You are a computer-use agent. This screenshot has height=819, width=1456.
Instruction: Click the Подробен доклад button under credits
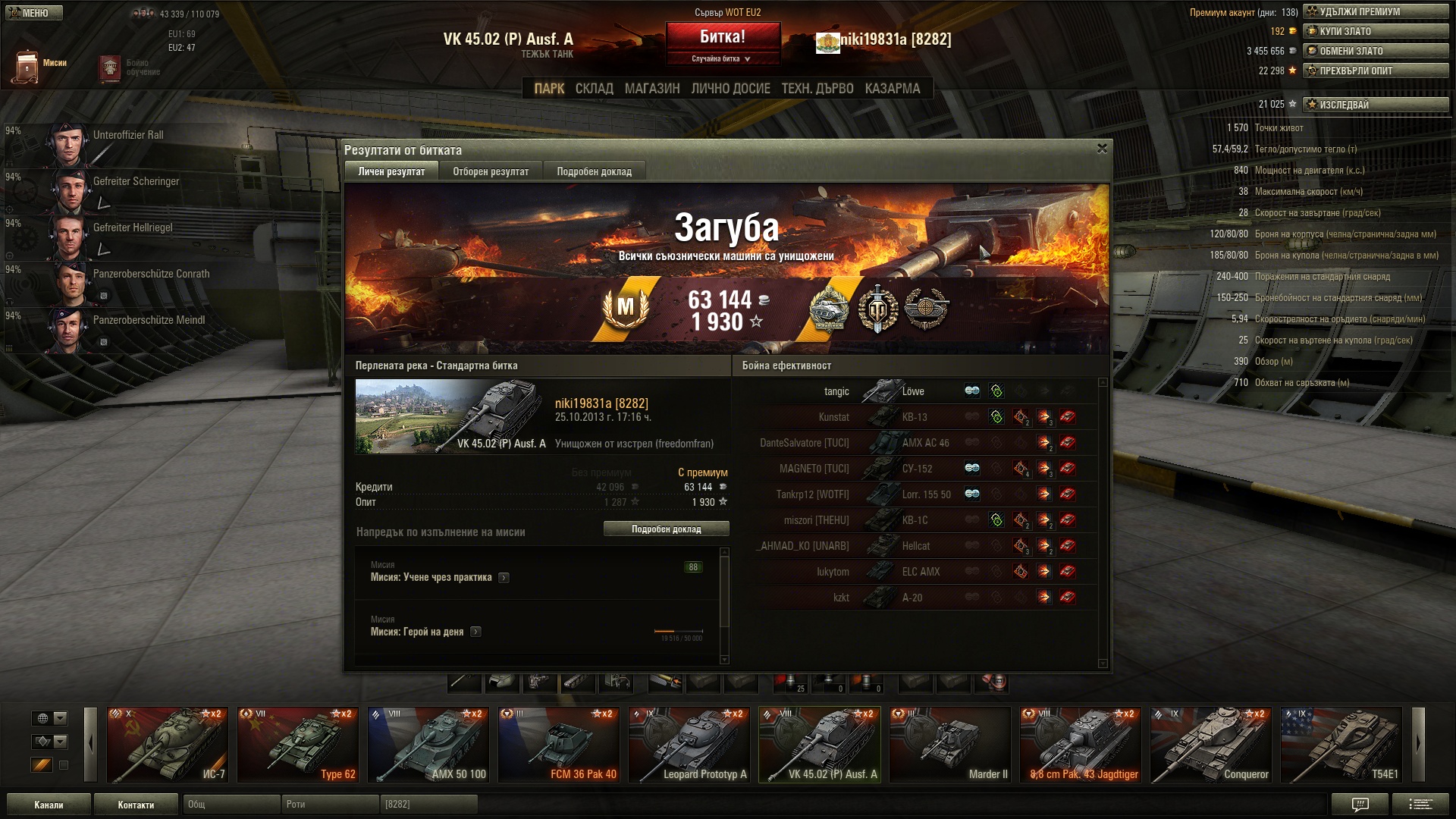[666, 529]
